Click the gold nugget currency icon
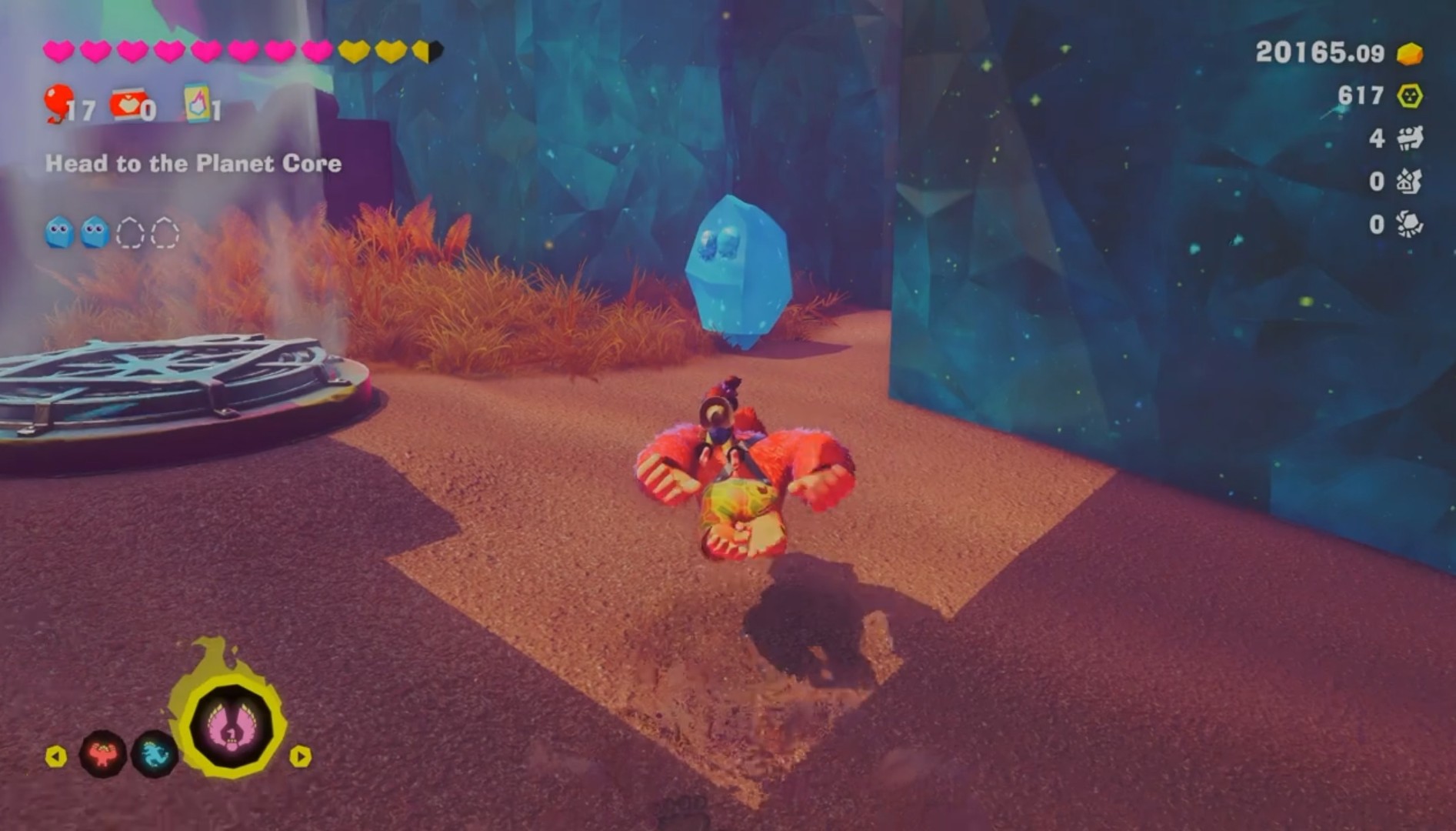 1409,54
